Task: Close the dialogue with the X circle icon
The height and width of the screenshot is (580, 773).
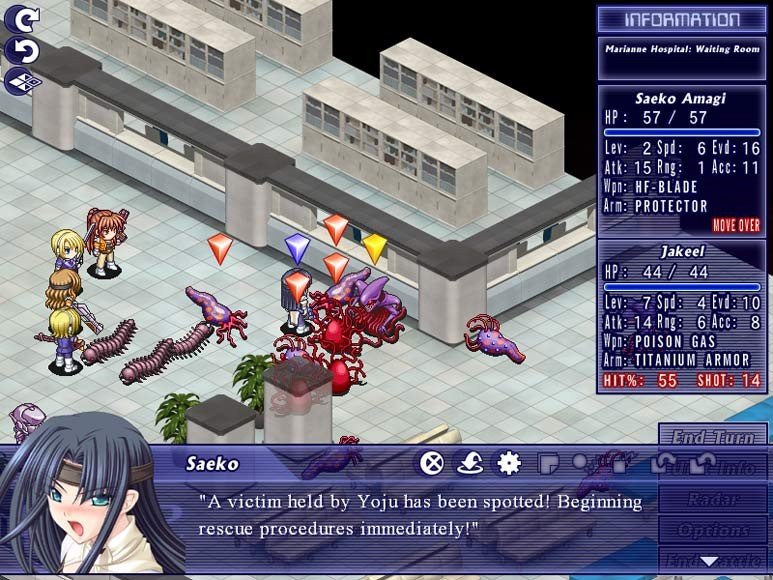Action: tap(431, 463)
